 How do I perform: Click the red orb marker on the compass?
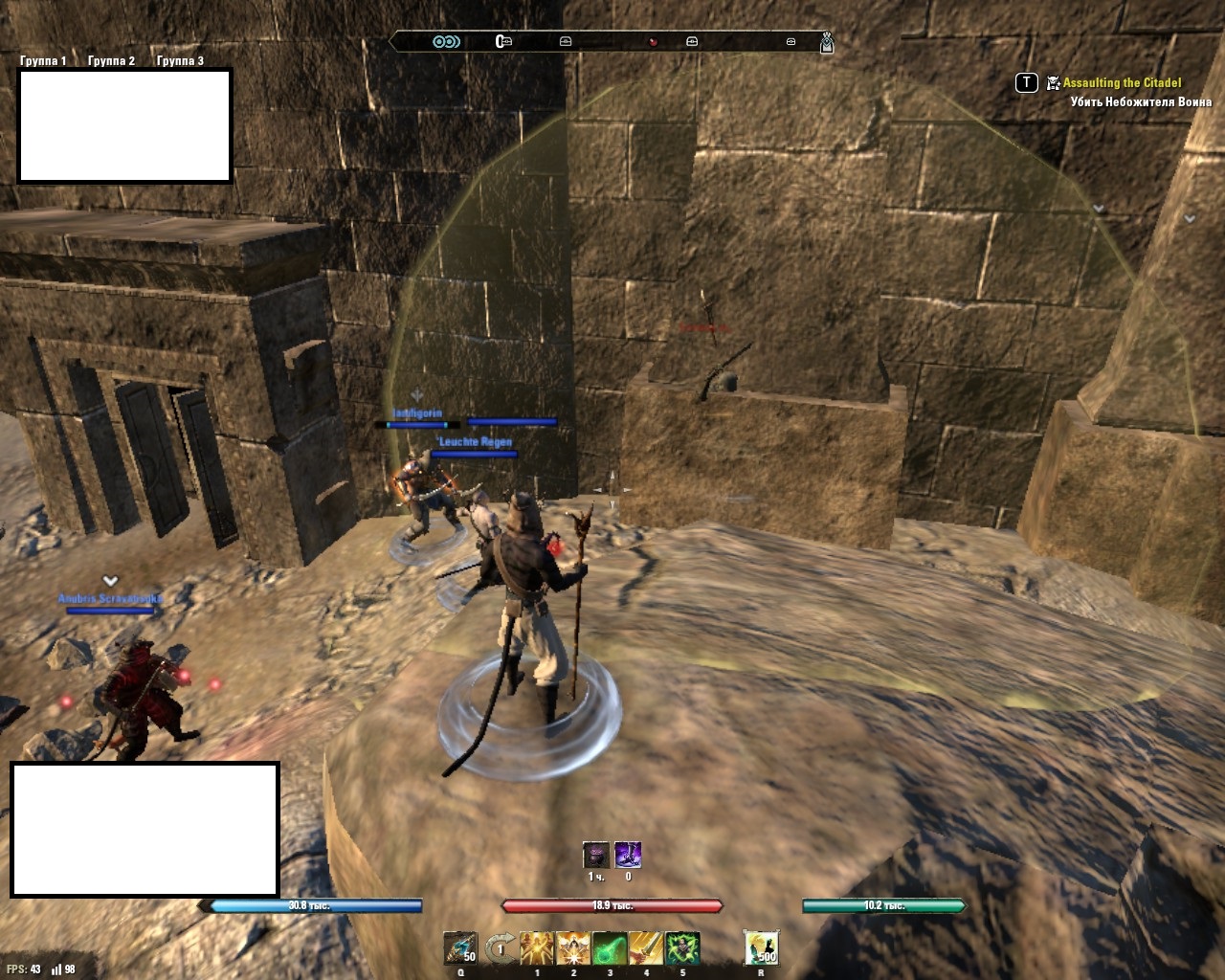click(x=653, y=42)
